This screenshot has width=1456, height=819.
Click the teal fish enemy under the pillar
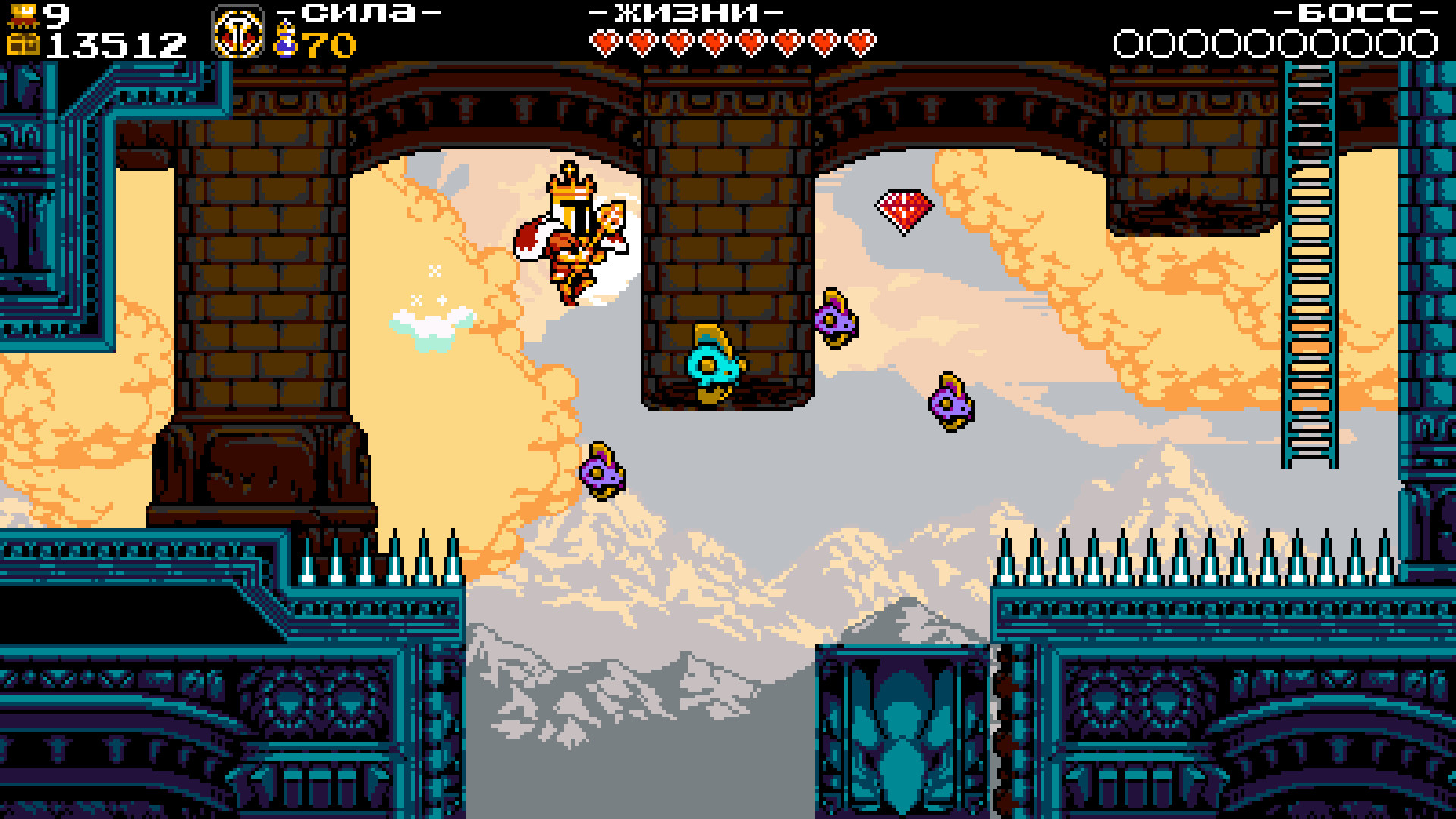click(x=713, y=364)
